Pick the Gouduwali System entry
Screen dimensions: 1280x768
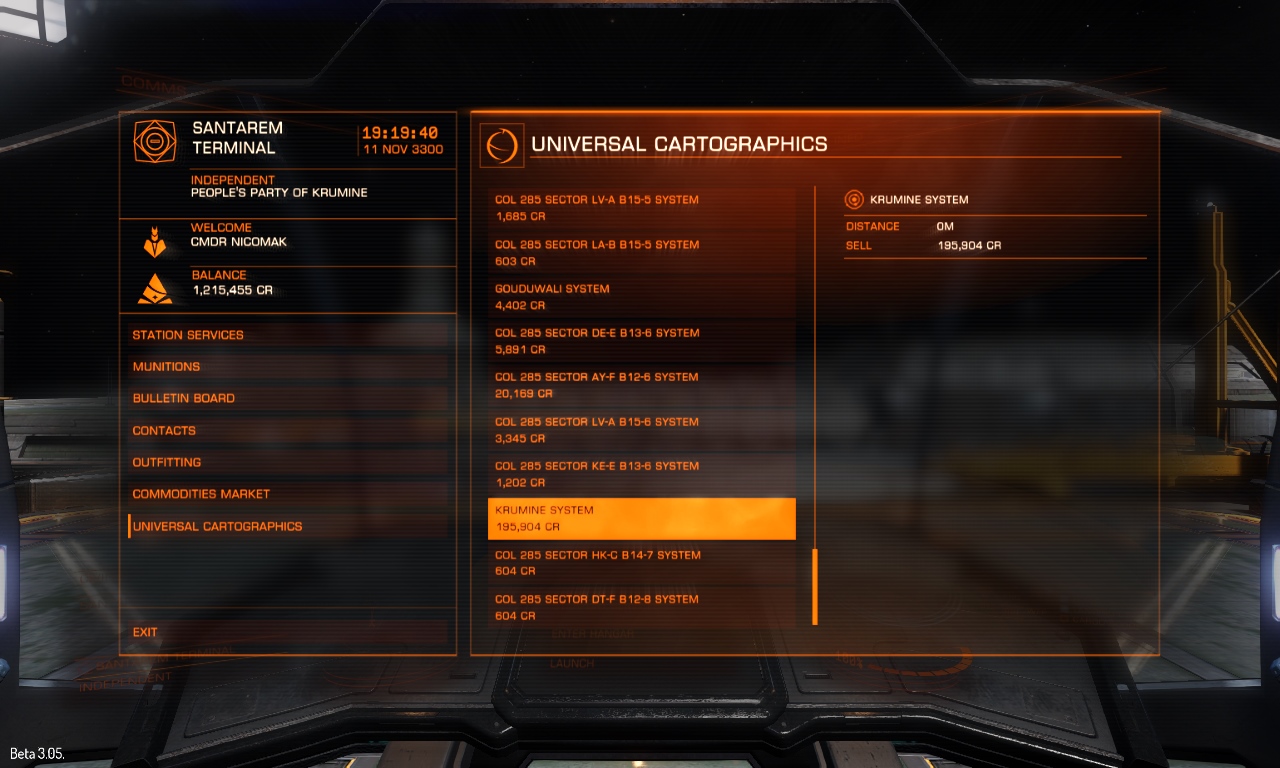click(641, 297)
